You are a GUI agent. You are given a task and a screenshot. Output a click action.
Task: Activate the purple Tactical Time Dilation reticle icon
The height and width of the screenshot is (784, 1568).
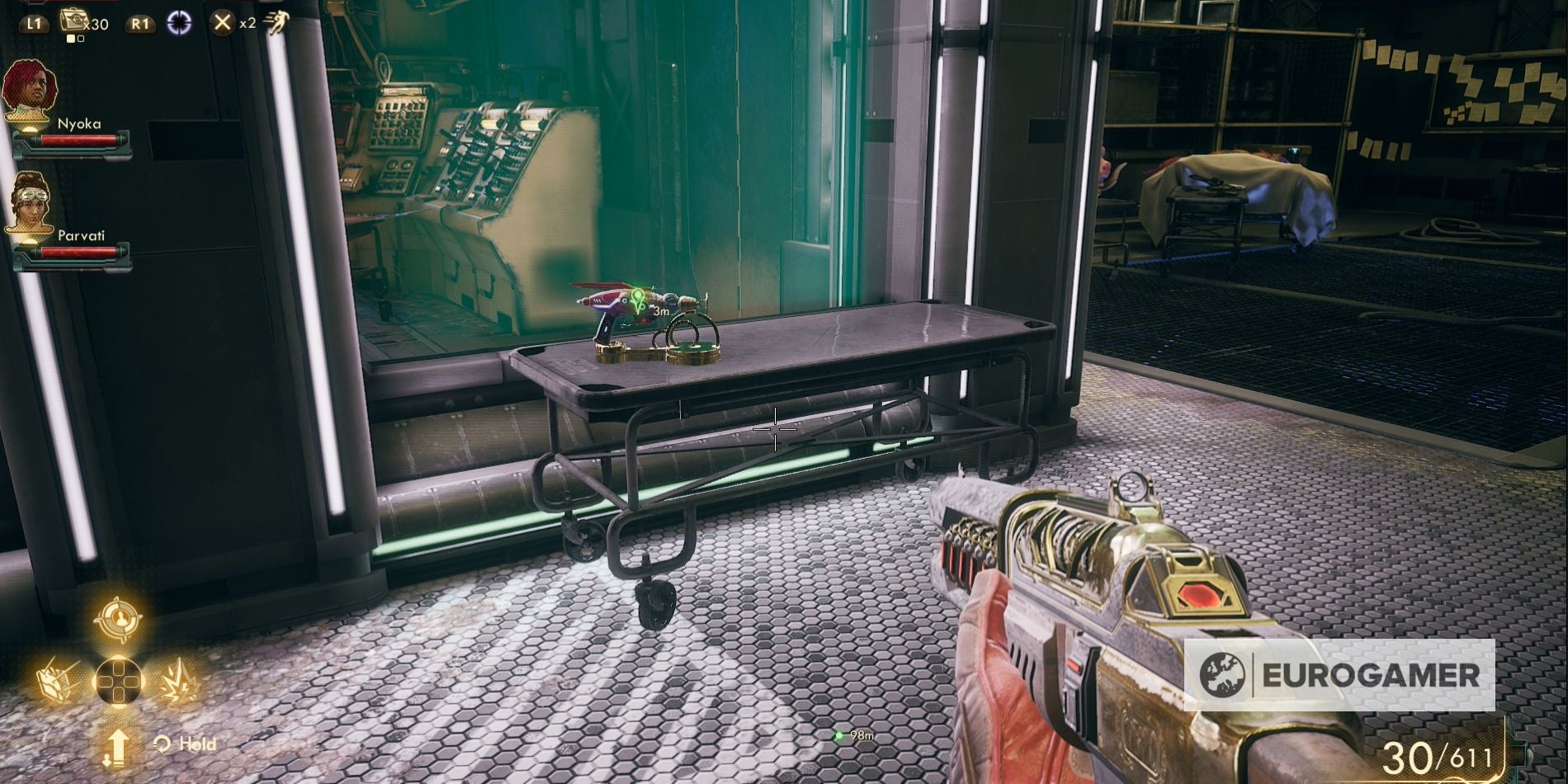(x=179, y=22)
